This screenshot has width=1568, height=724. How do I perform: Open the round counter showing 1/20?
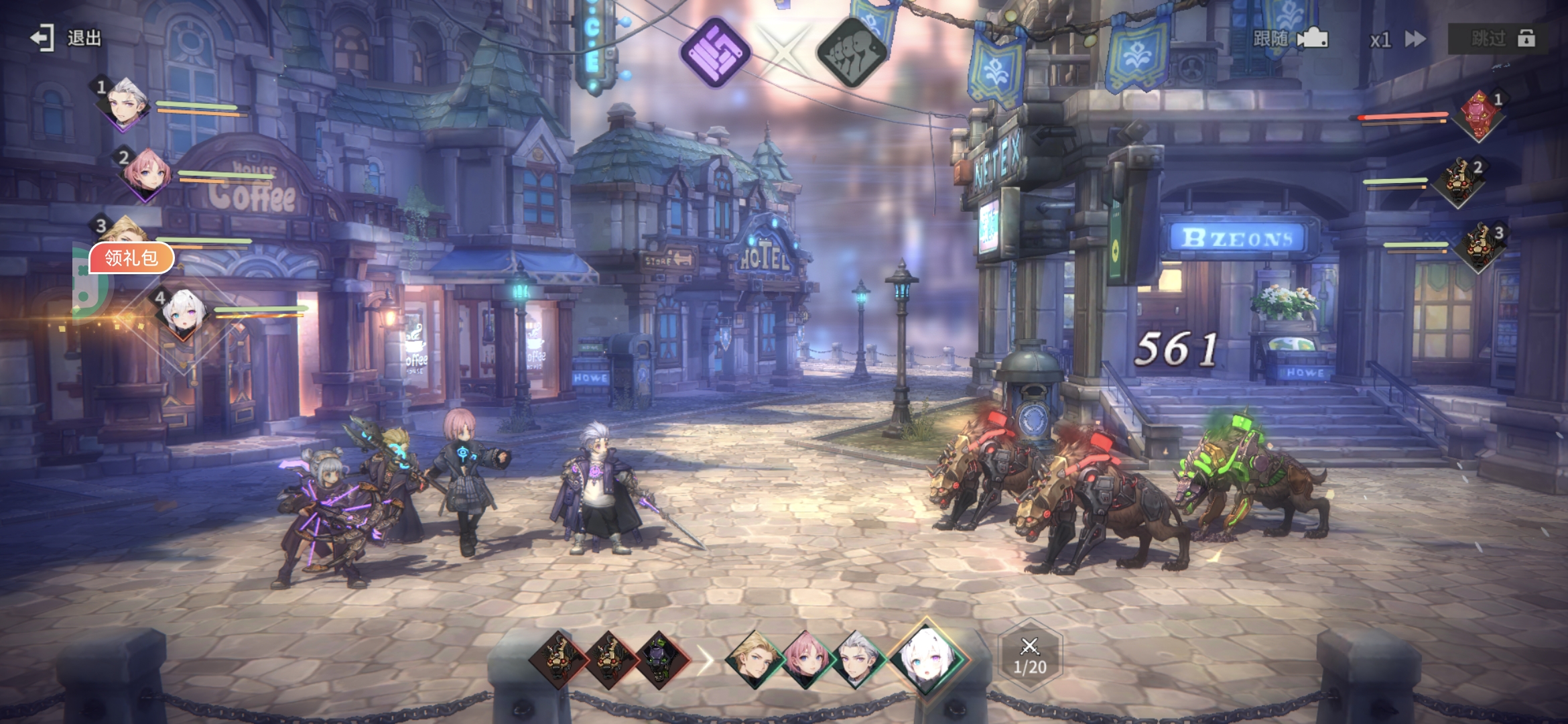1029,656
